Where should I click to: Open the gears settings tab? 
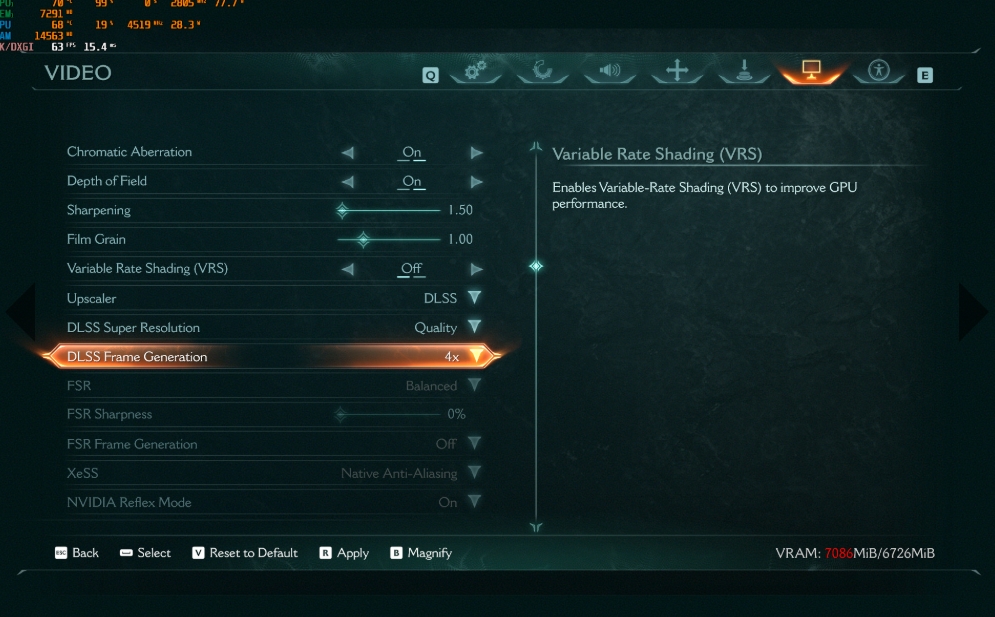pyautogui.click(x=475, y=71)
